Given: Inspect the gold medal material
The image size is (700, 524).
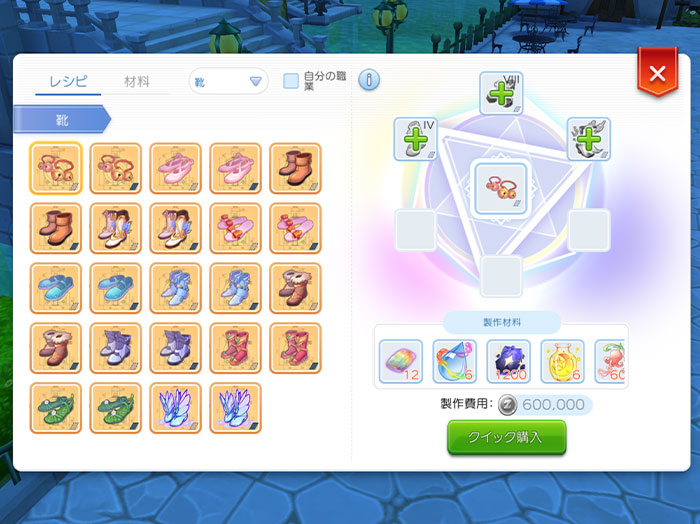Looking at the screenshot, I should click(562, 361).
